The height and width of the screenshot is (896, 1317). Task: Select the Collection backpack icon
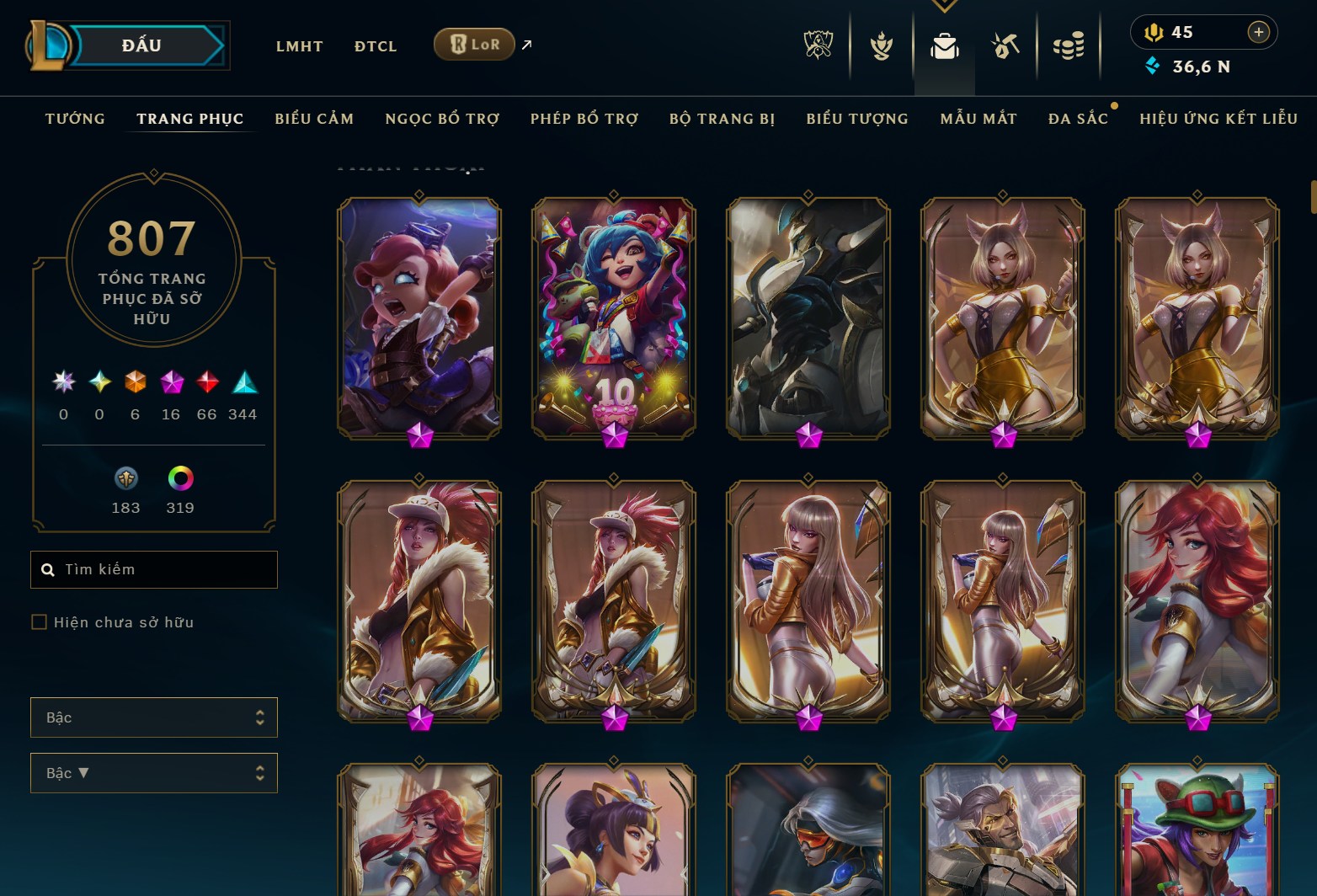click(x=944, y=48)
